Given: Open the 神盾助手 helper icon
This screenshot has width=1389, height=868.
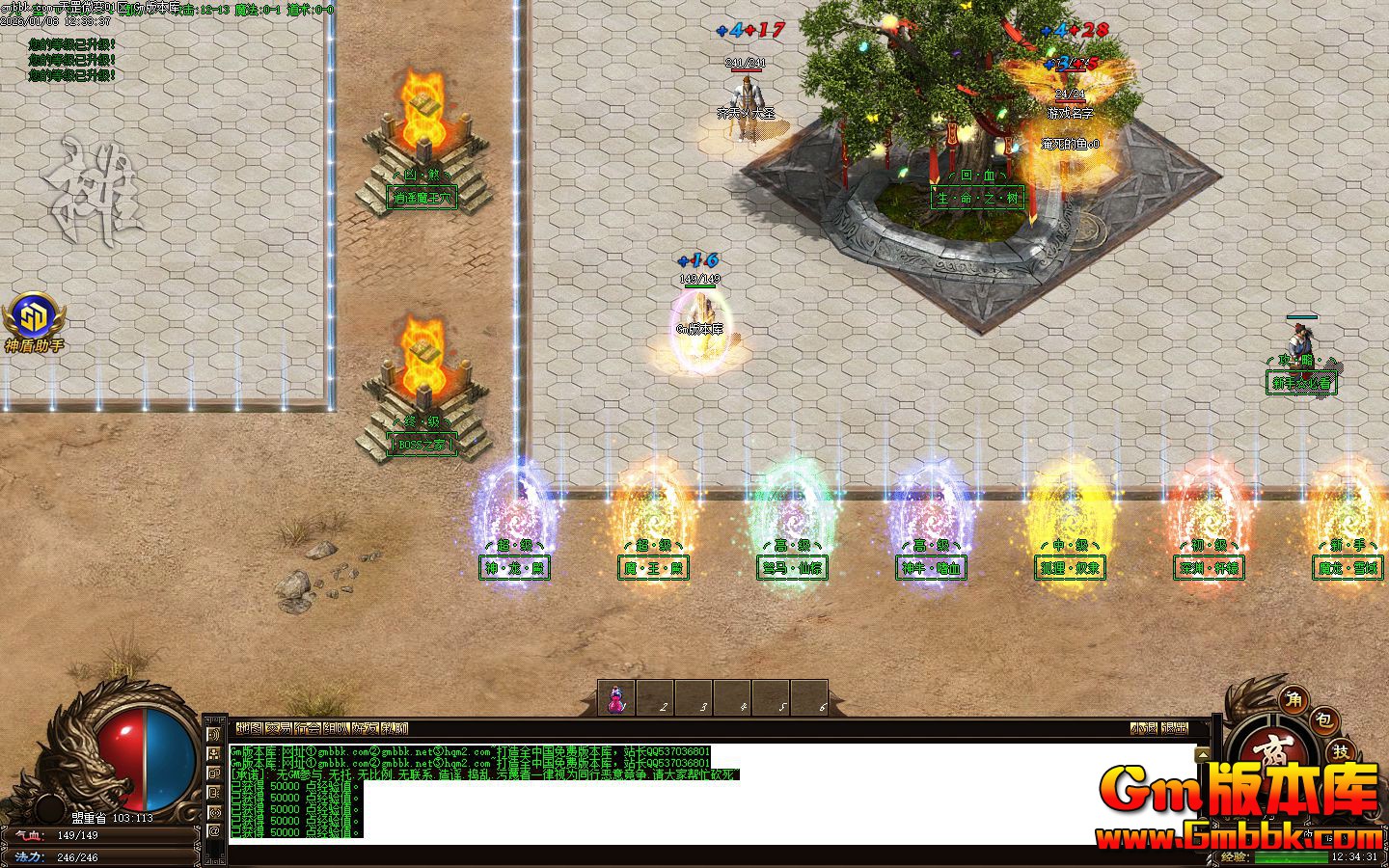Looking at the screenshot, I should (34, 315).
